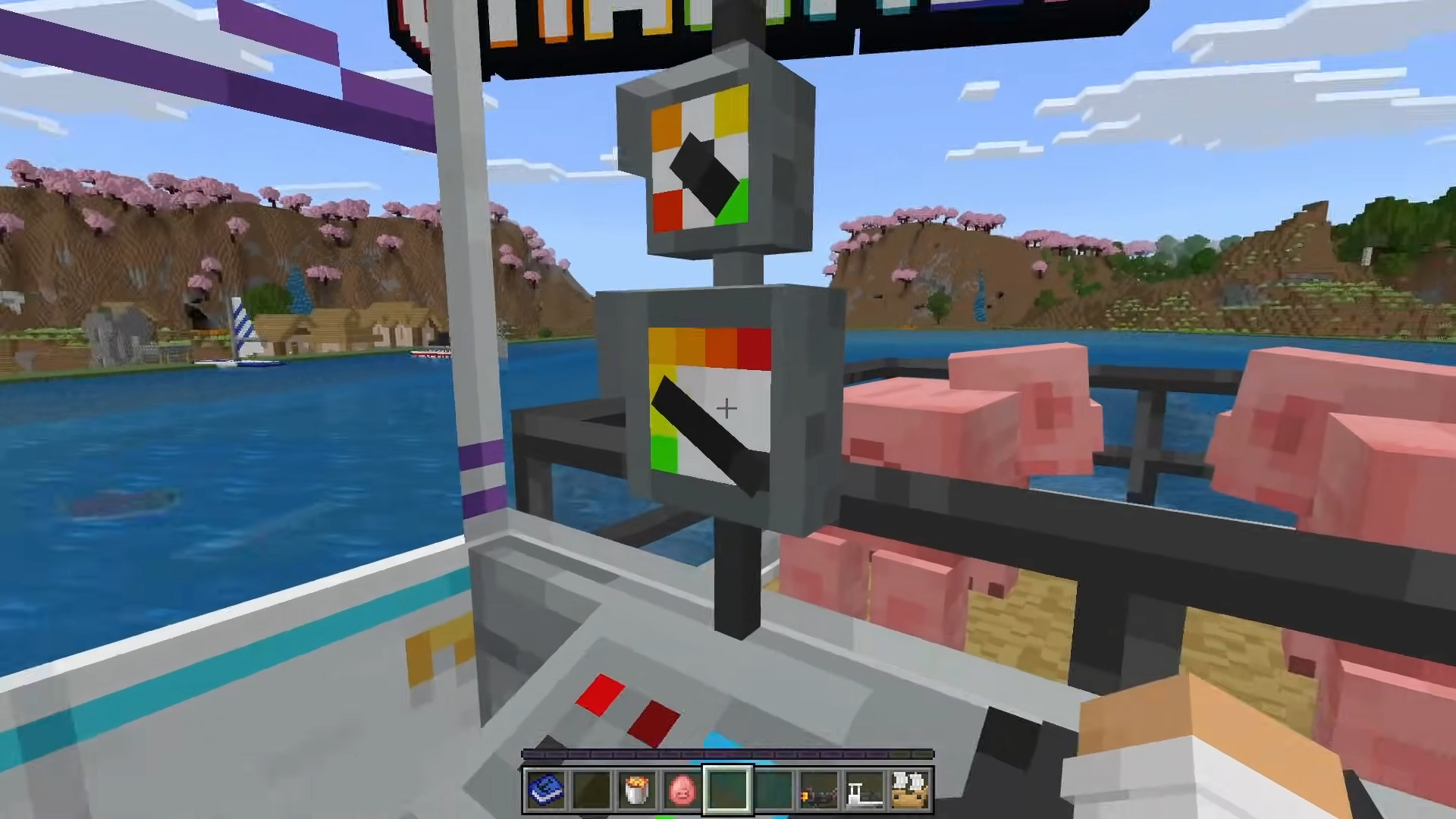Screen dimensions: 1456x819
Task: Select the enchanted book in the first hotbar slot
Action: pos(546,790)
